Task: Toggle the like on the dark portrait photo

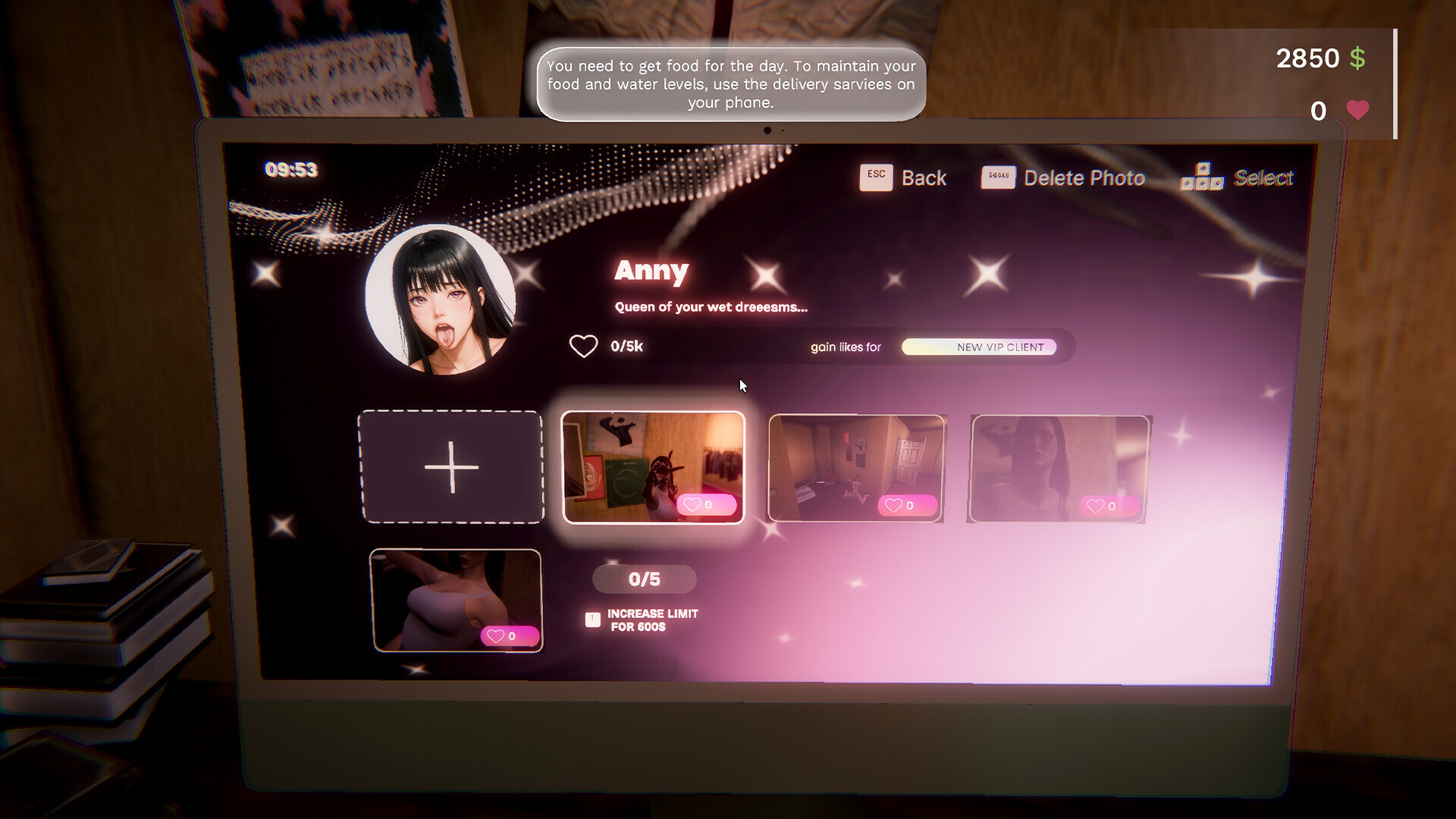Action: 1109,507
